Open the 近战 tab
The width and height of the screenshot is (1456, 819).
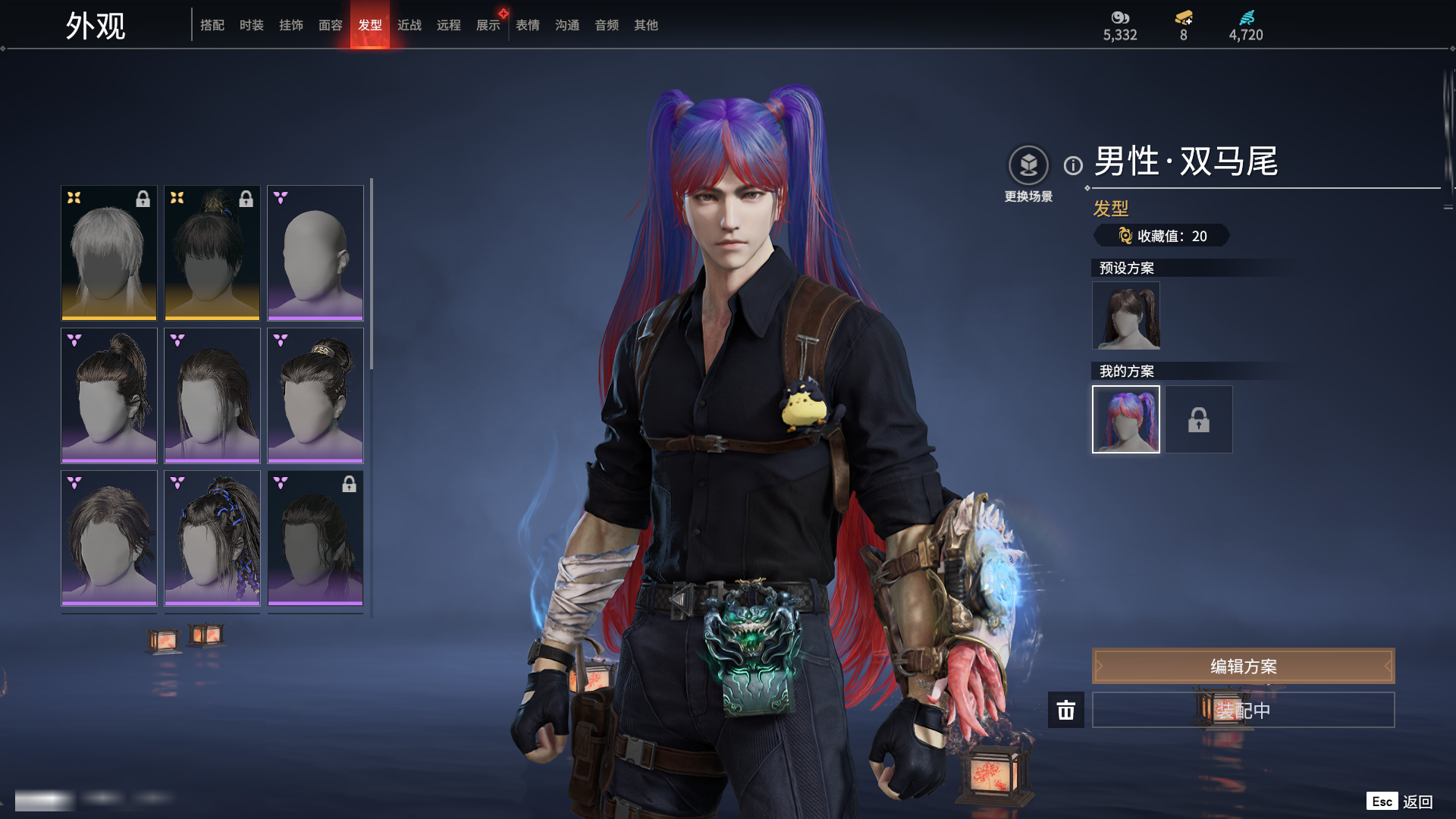pos(409,25)
